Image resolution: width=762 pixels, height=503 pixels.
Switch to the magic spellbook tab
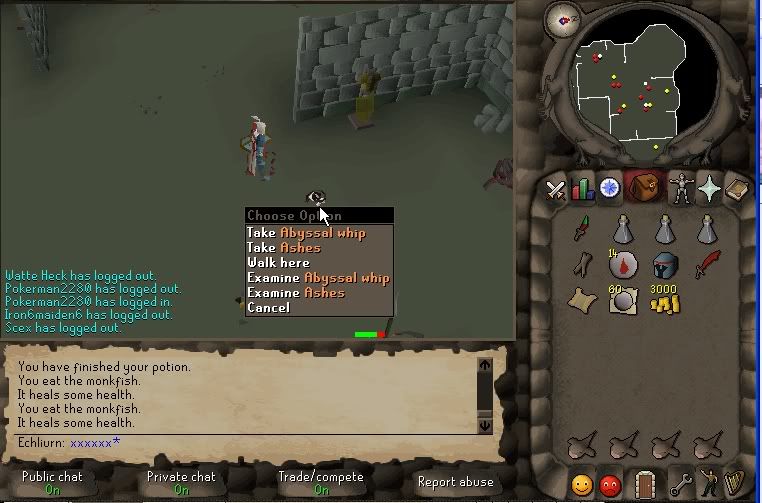click(736, 189)
